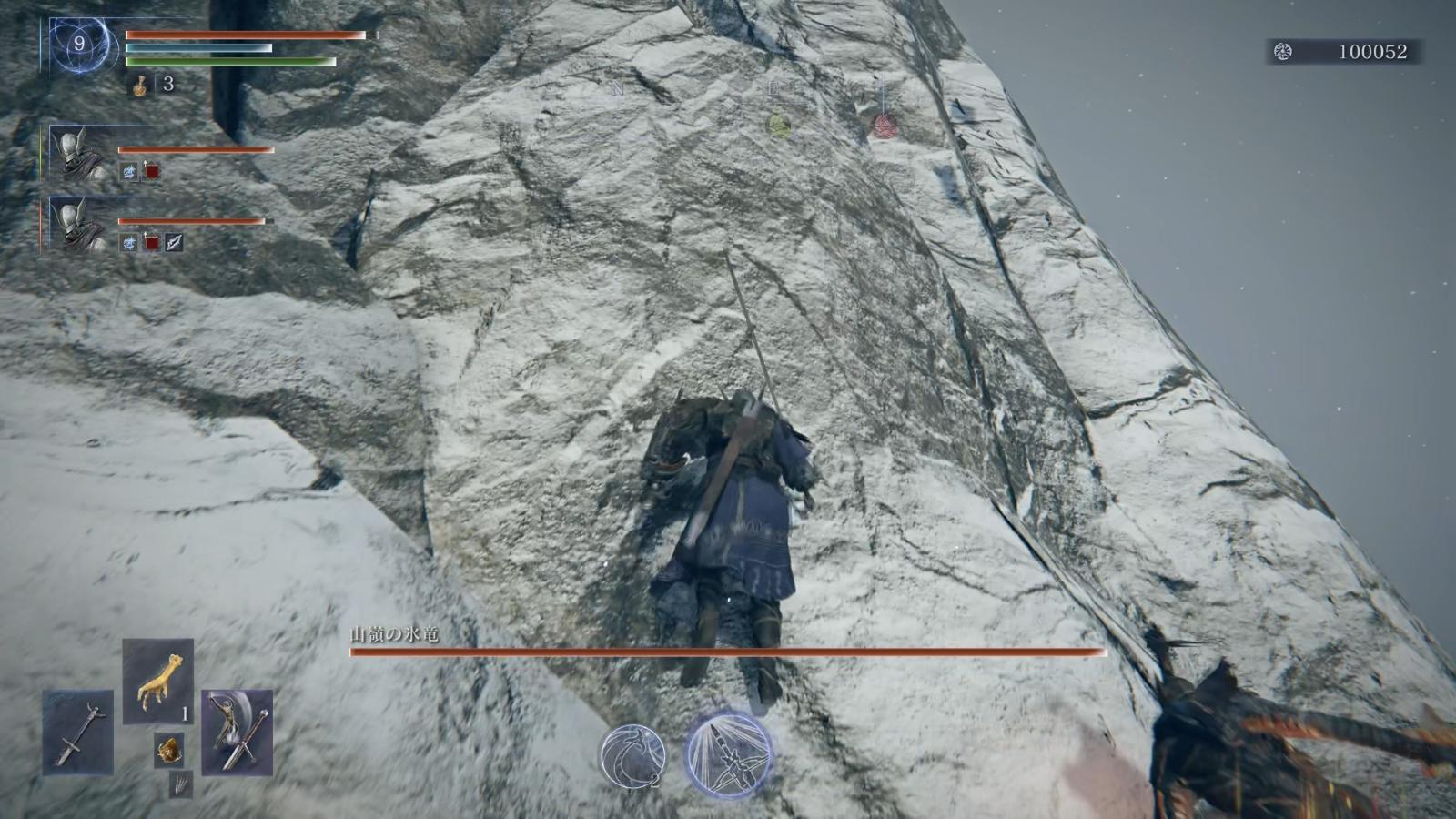
Task: Click the level 9 character emblem
Action: click(79, 45)
